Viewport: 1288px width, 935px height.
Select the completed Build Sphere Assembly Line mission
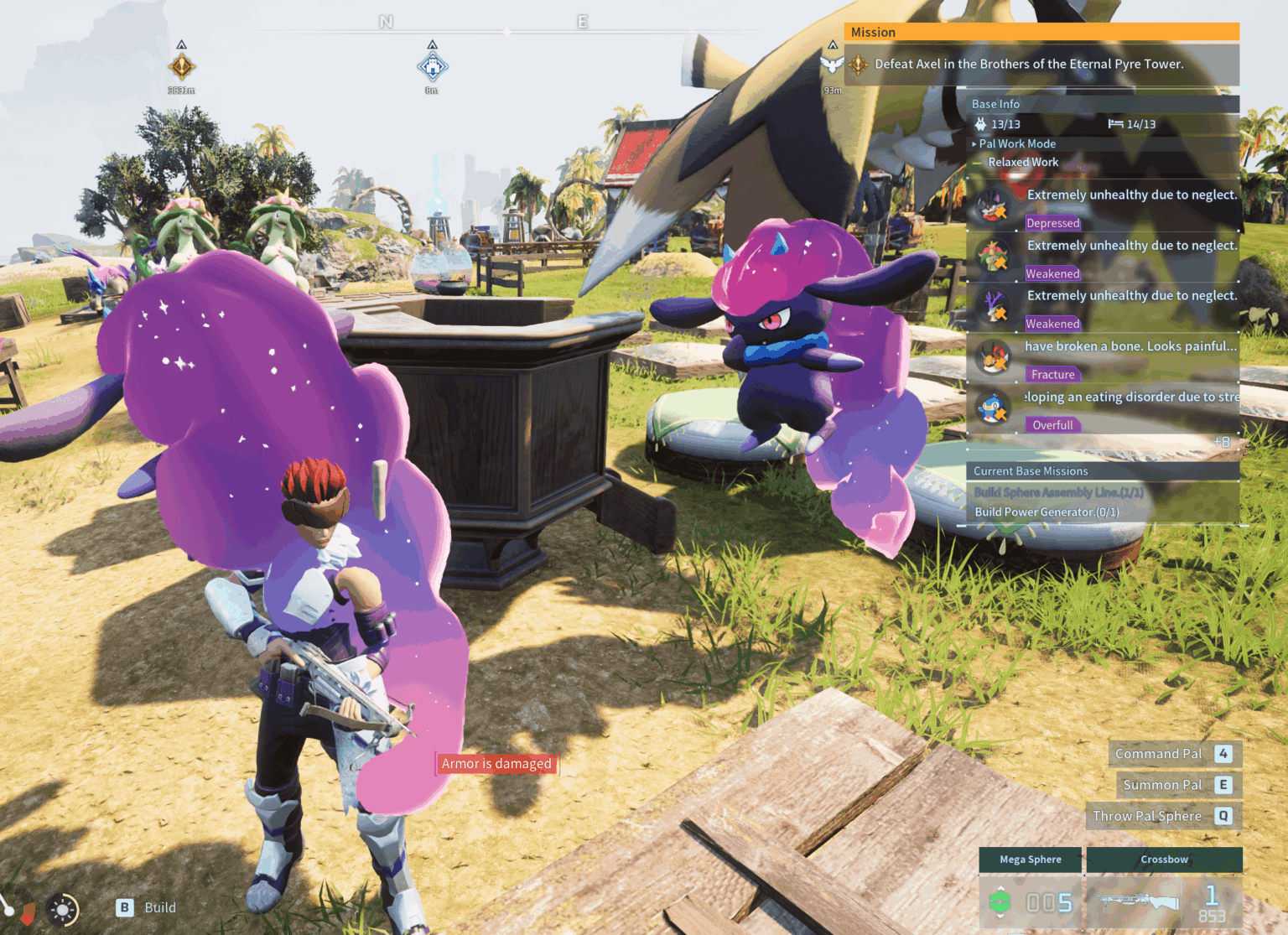[1057, 492]
